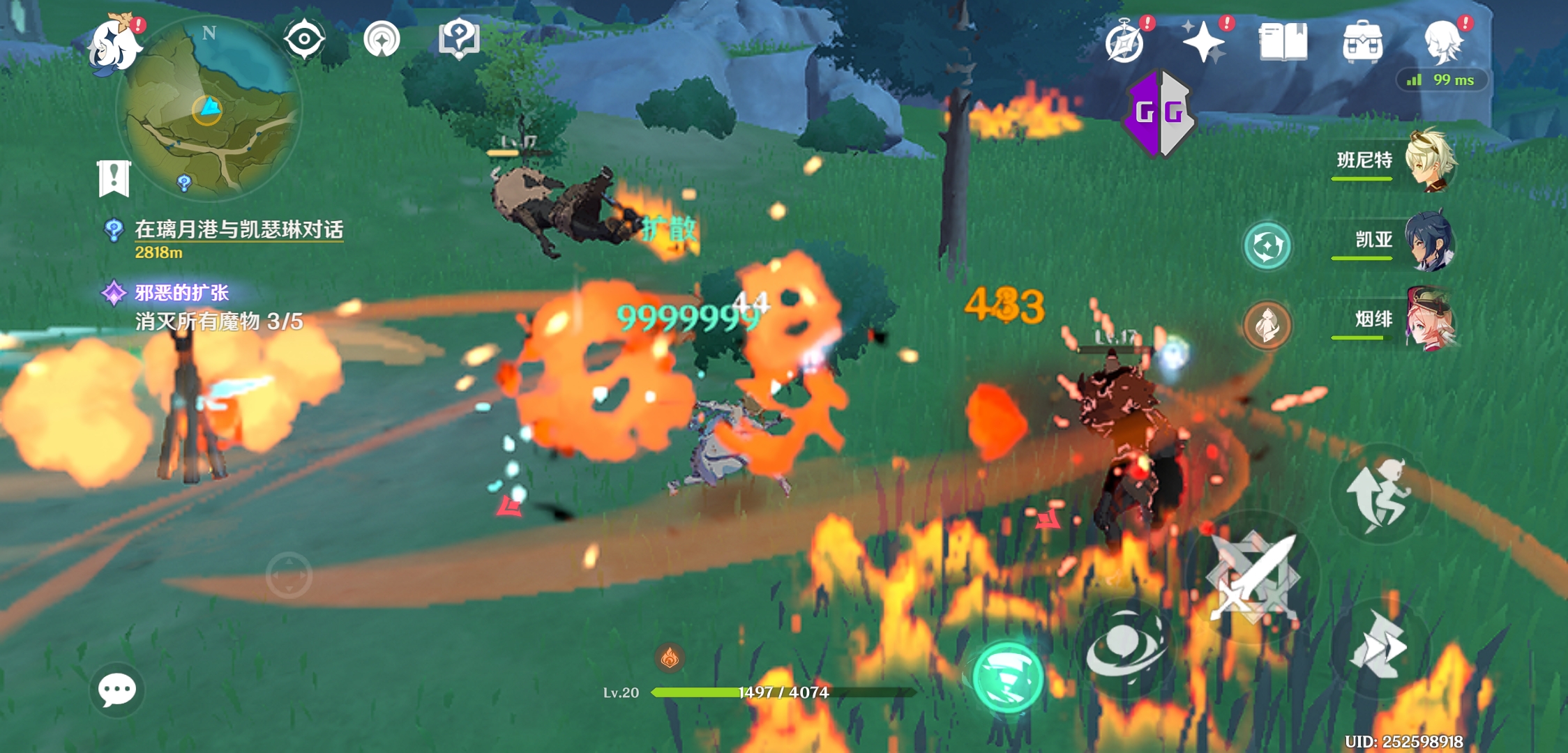Open the co-op mode icon

(x=382, y=39)
